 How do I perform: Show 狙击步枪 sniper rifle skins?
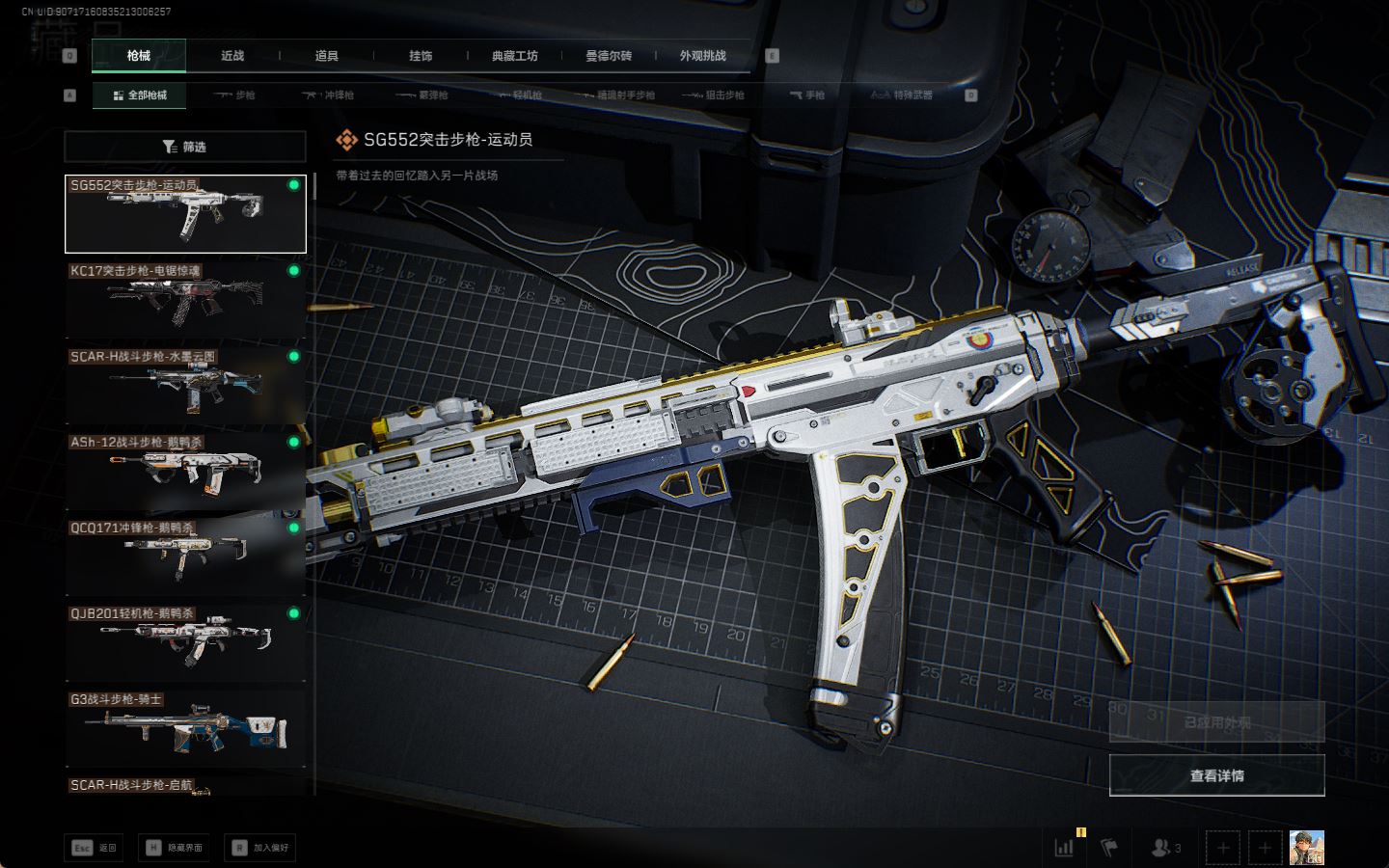coord(713,95)
